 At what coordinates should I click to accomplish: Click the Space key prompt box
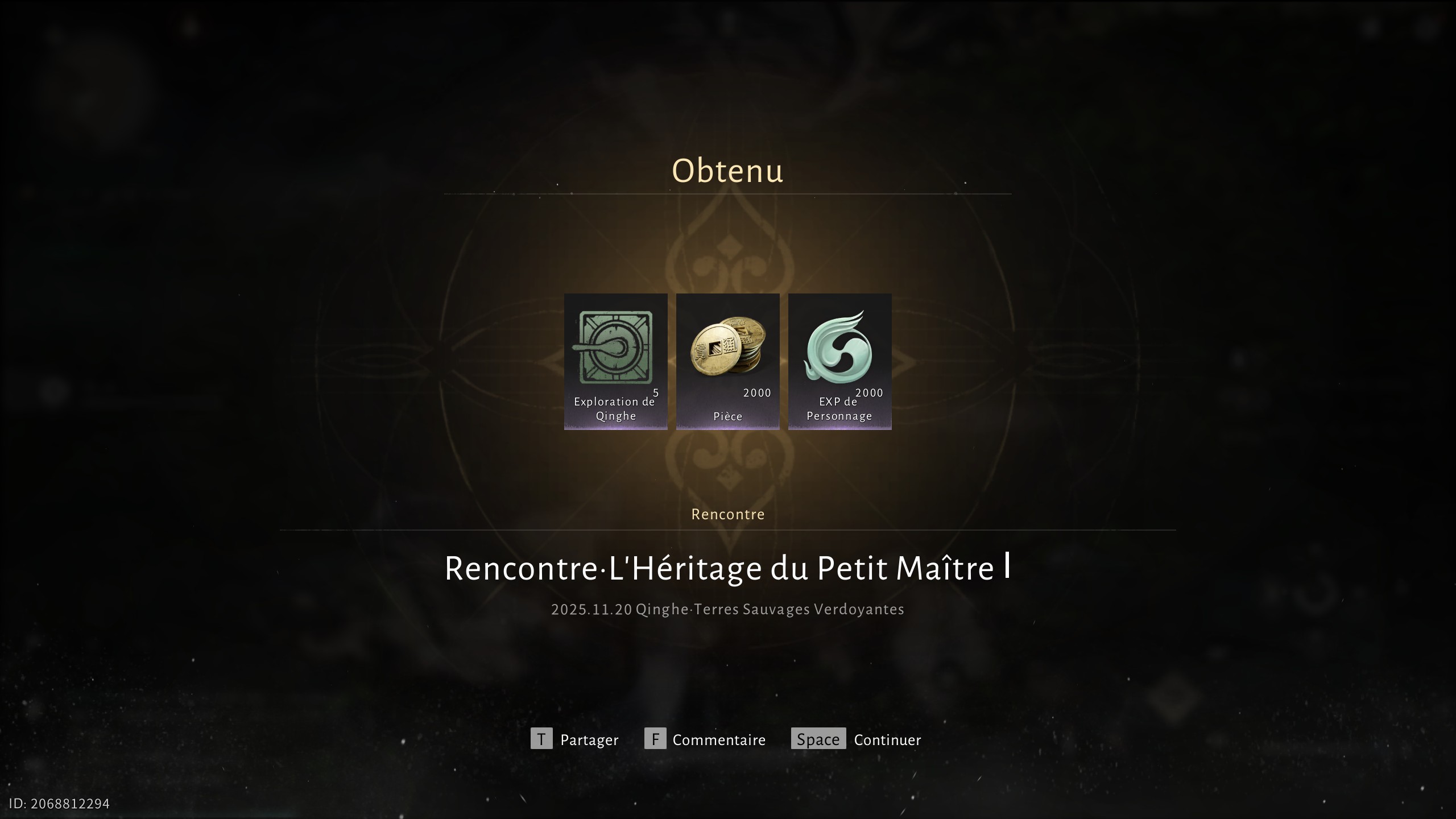click(x=817, y=739)
